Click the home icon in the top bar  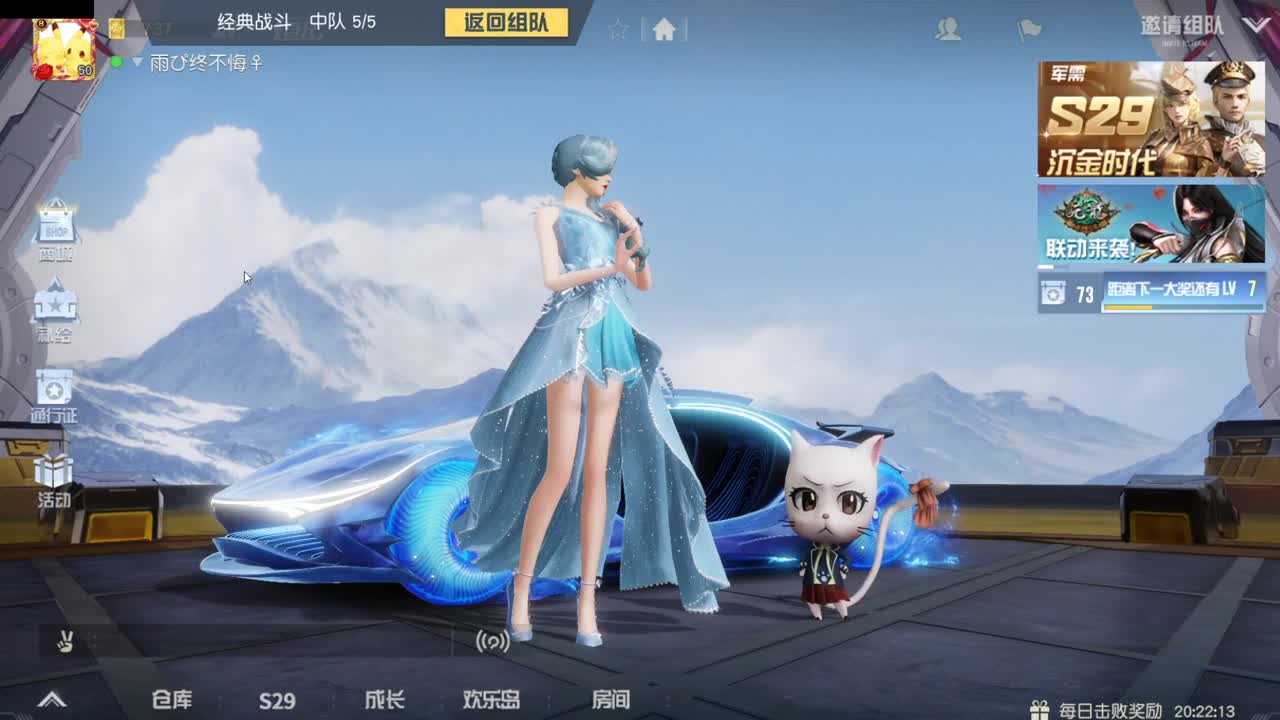pyautogui.click(x=664, y=29)
